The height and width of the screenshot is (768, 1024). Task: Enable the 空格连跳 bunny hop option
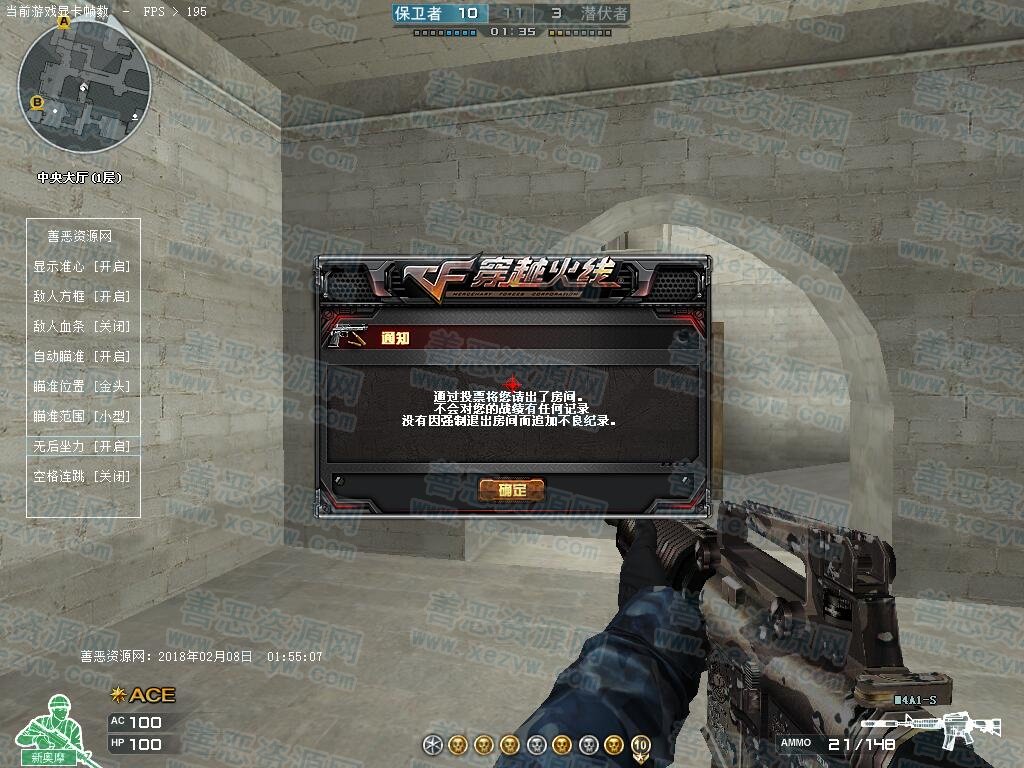[82, 477]
